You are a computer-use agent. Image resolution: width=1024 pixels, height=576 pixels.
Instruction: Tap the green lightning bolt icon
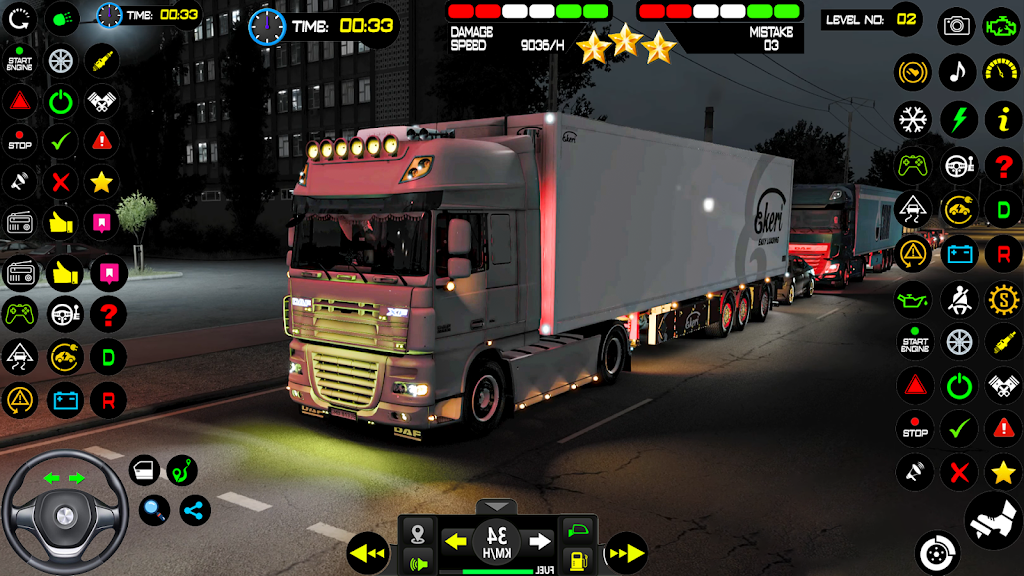click(958, 120)
